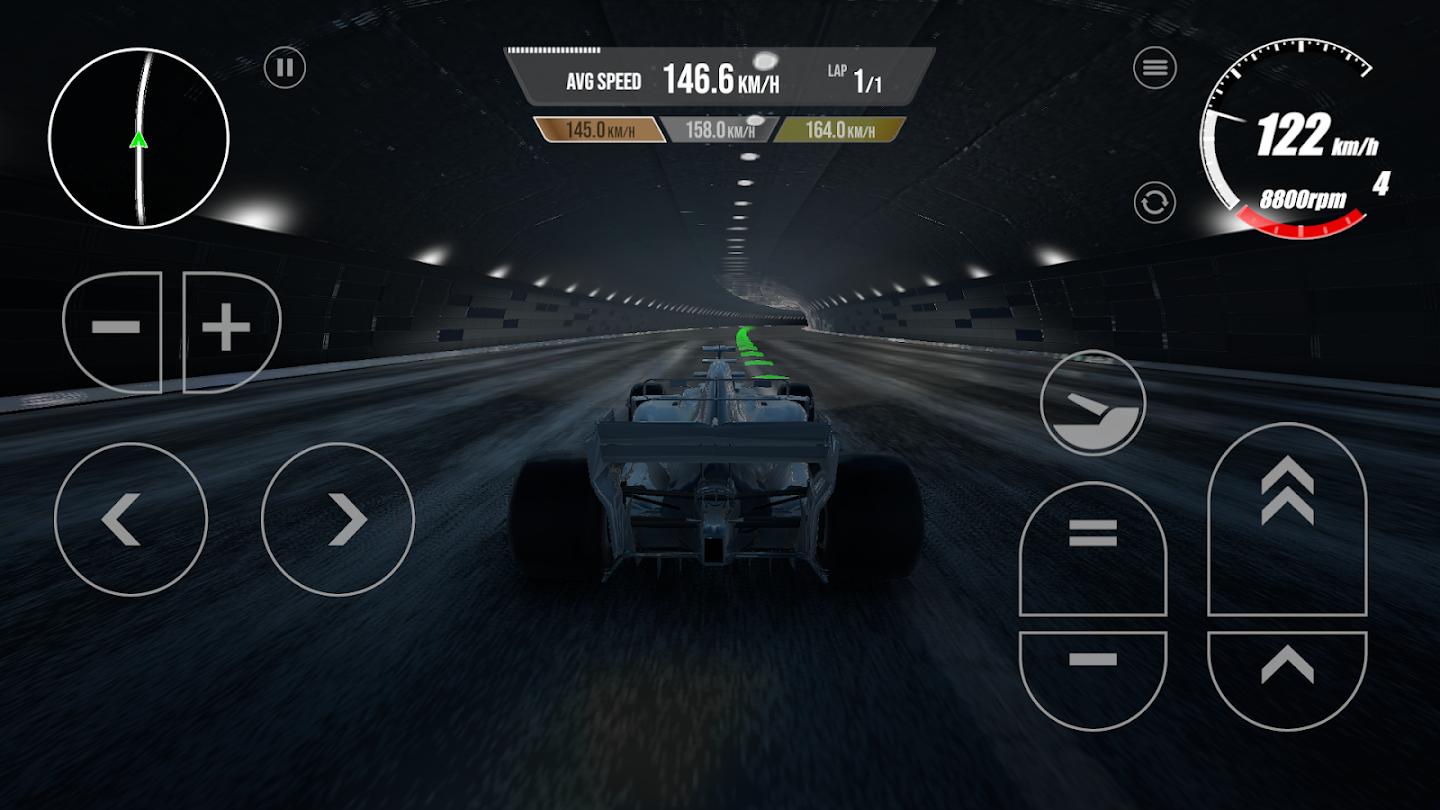1440x810 pixels.
Task: Tap the circular arrows reset button
Action: [x=1154, y=203]
